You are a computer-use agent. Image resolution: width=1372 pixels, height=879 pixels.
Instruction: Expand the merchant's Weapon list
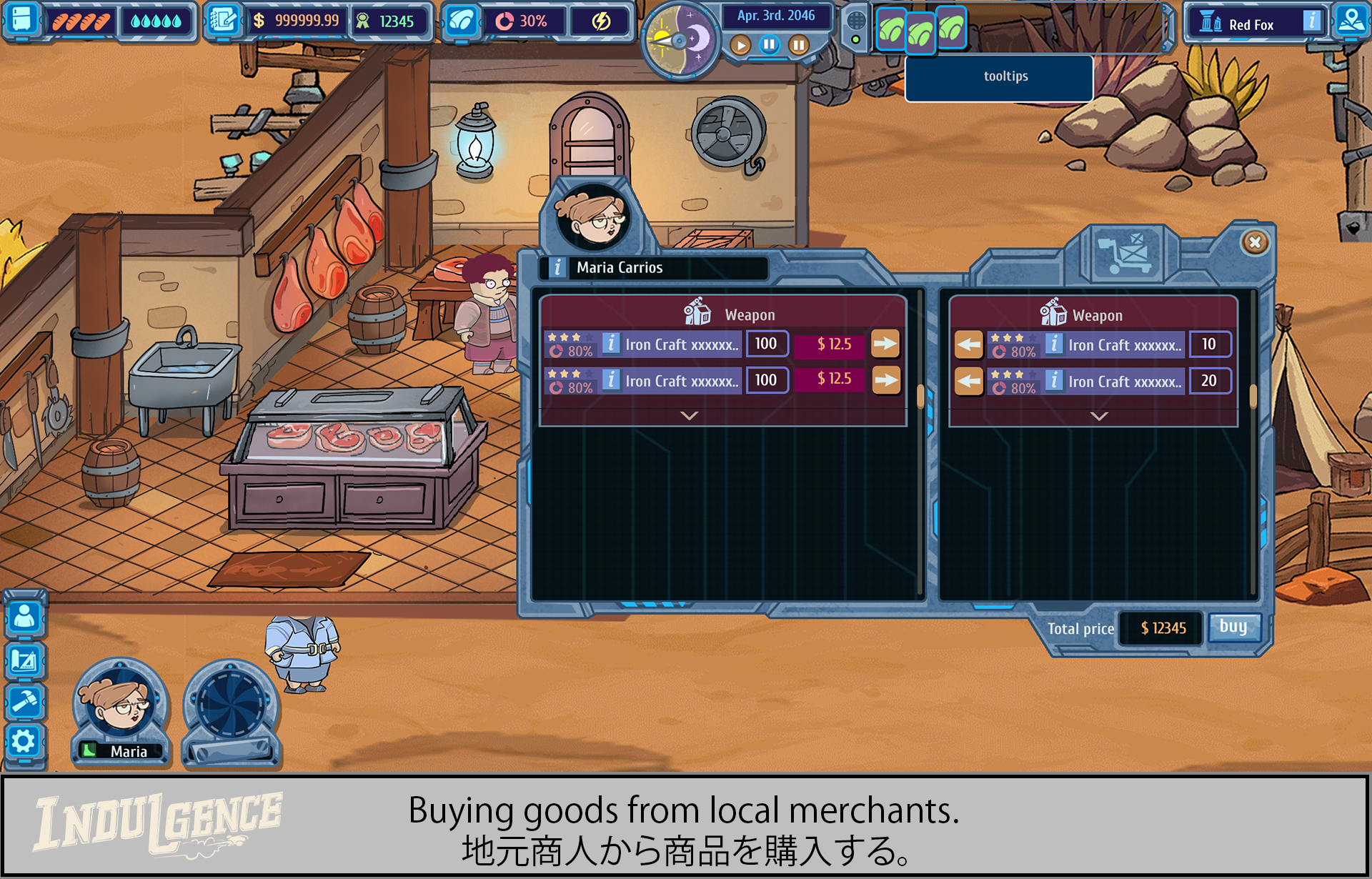689,415
